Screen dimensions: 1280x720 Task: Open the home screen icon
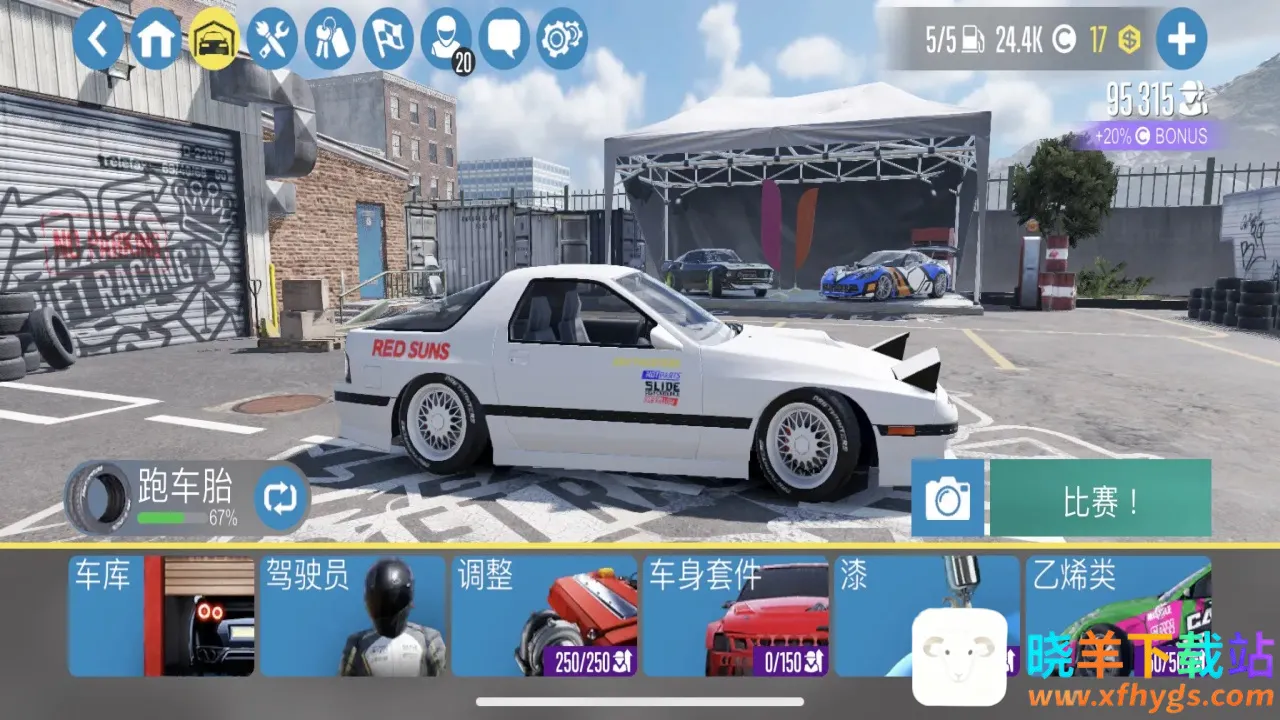pos(156,40)
